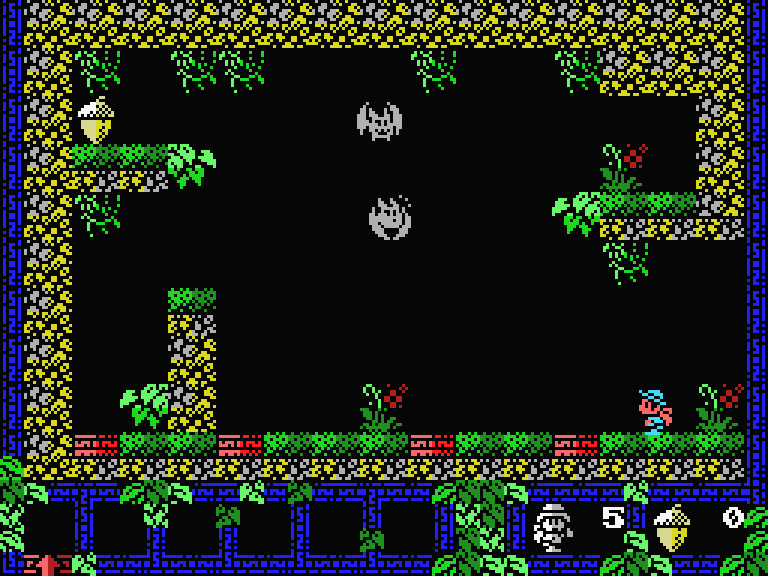Click the acorn counter icon in the HUD

(x=671, y=527)
